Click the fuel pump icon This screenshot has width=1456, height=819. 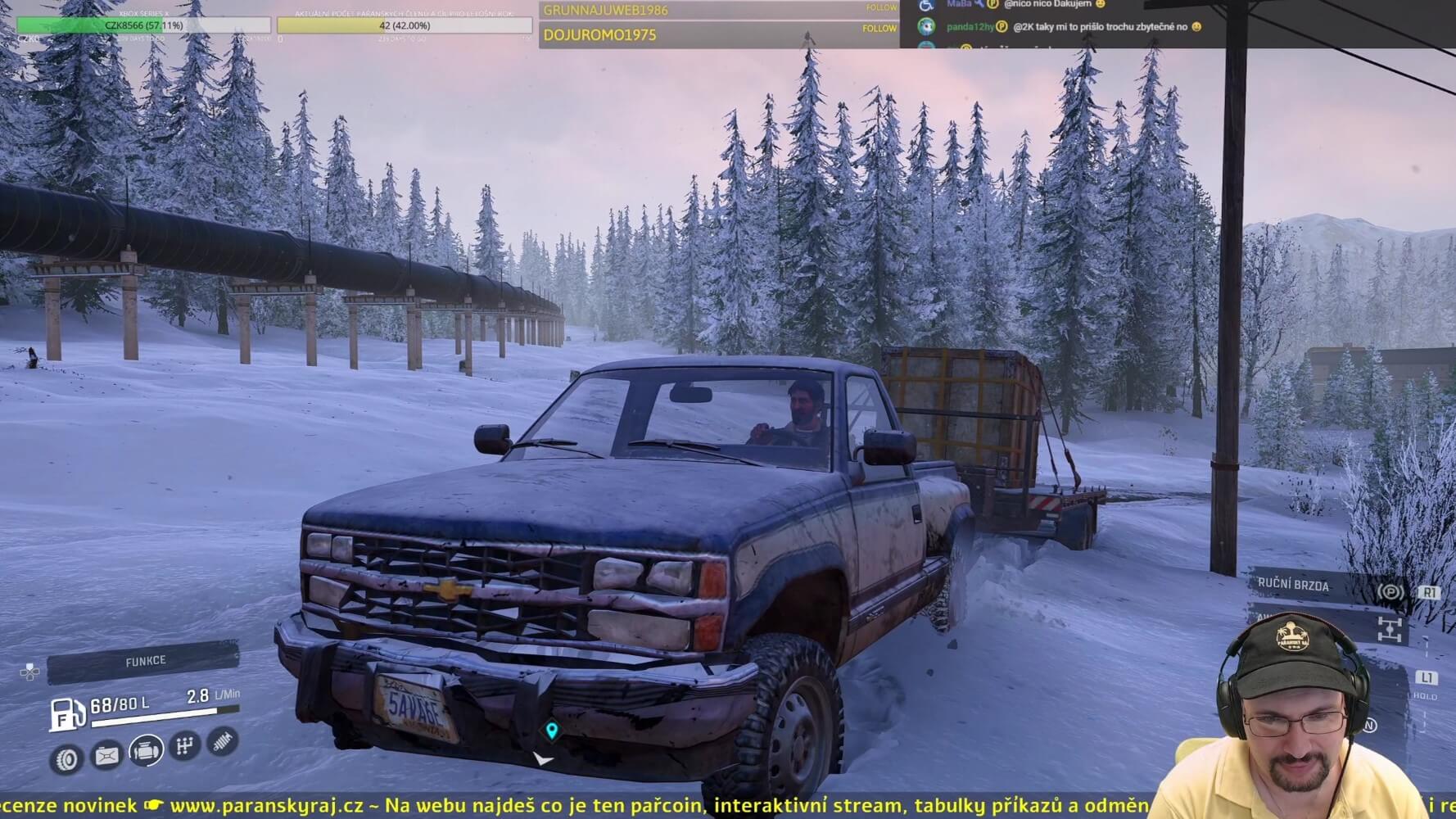[67, 713]
